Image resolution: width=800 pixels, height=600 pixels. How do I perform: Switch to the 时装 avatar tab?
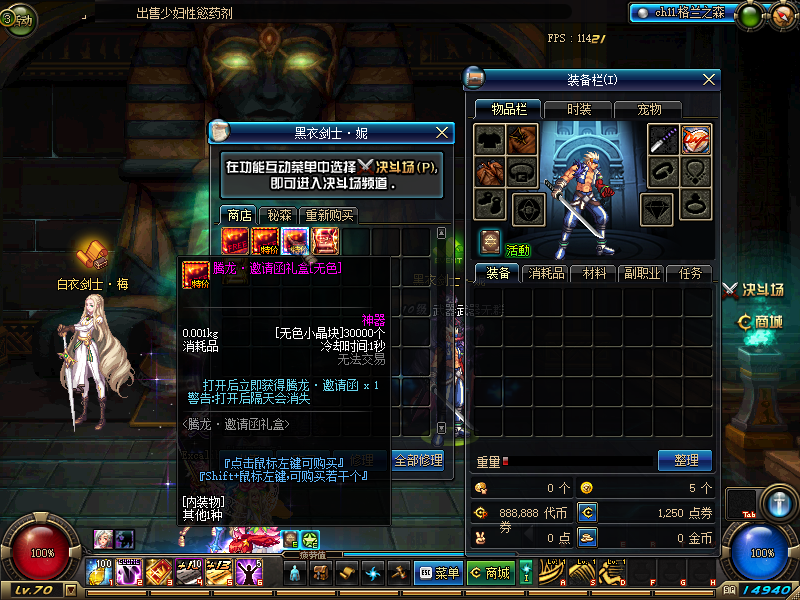click(578, 109)
